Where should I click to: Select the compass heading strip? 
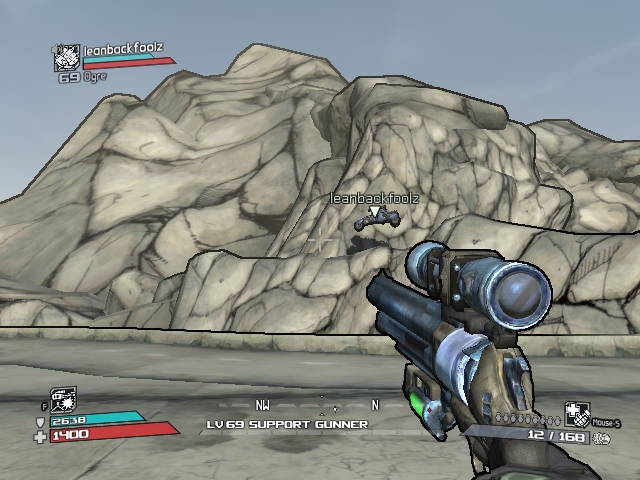pos(319,406)
